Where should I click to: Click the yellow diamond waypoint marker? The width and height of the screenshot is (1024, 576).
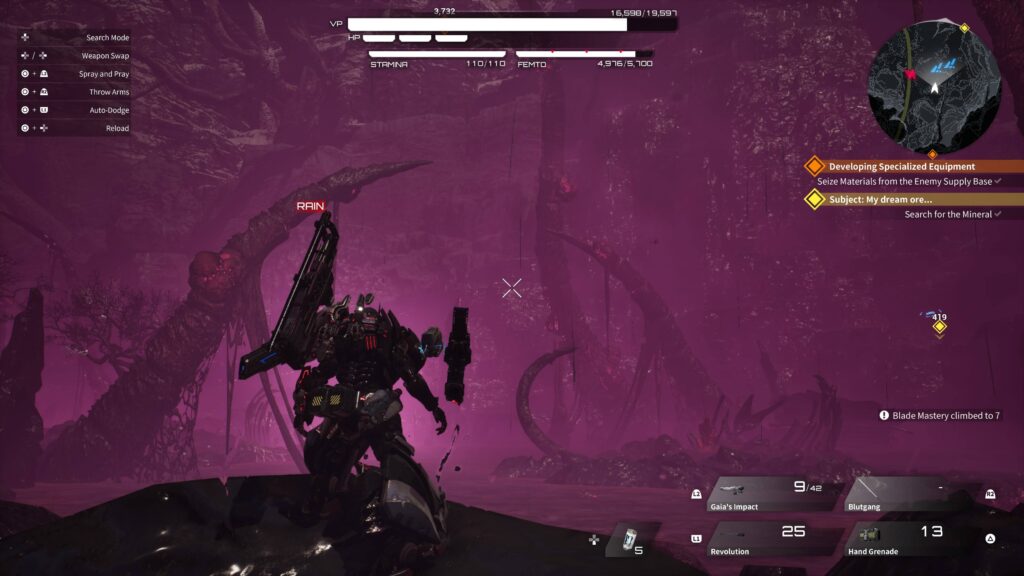pyautogui.click(x=940, y=327)
